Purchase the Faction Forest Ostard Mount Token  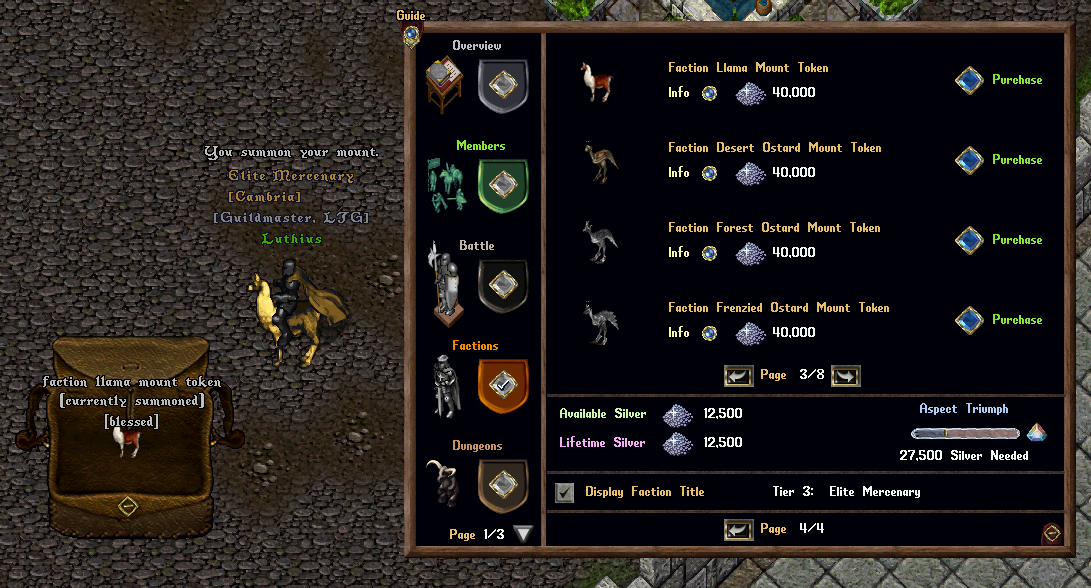[x=969, y=240]
